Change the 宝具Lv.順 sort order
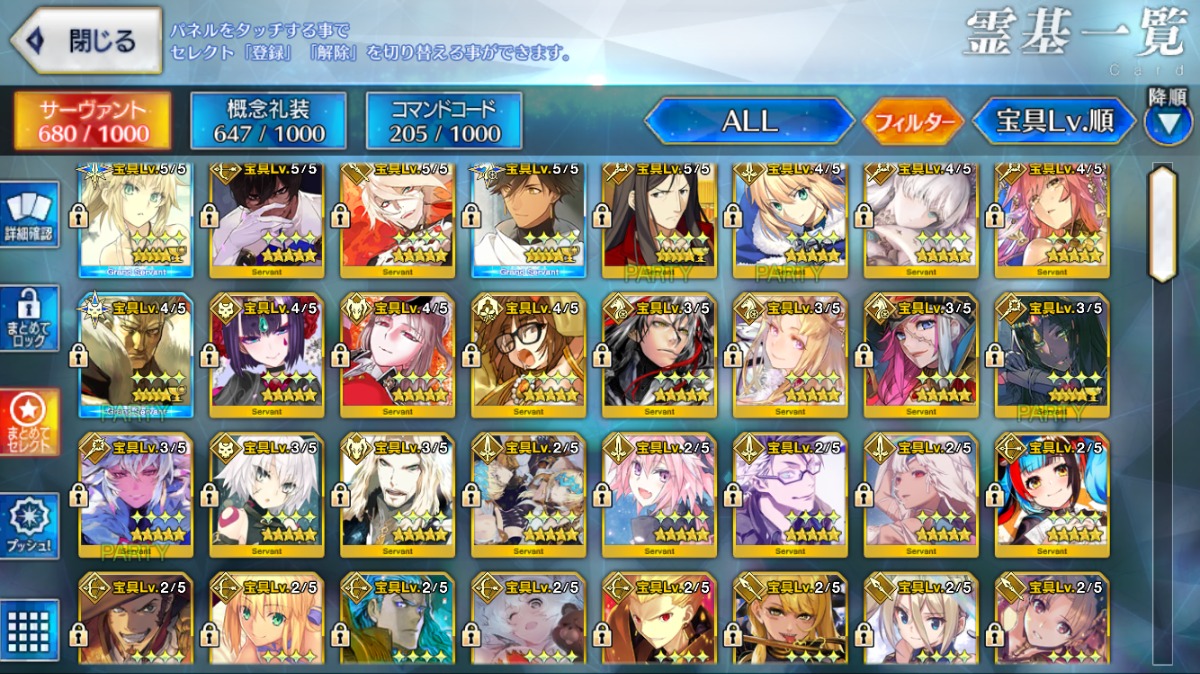The height and width of the screenshot is (674, 1200). pos(1054,122)
